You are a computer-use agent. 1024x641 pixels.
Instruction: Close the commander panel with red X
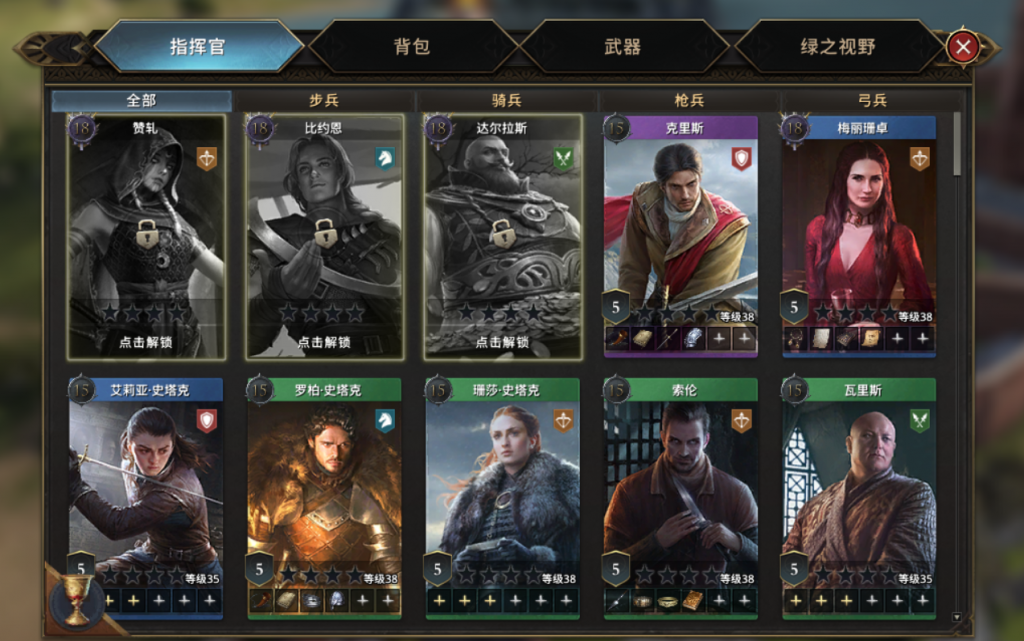click(962, 47)
